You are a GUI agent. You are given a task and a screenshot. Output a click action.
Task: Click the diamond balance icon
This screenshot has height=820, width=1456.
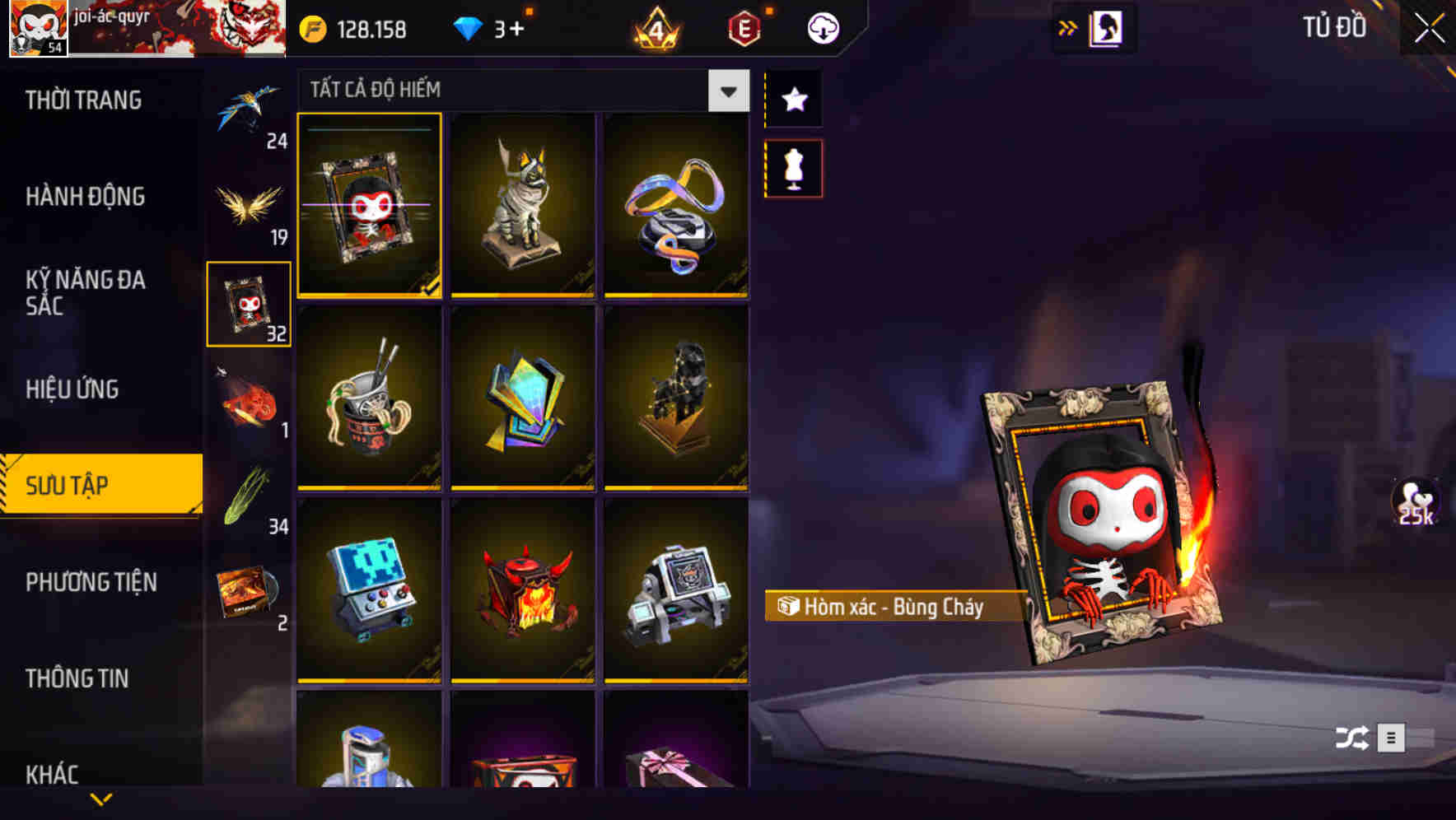pos(471,27)
